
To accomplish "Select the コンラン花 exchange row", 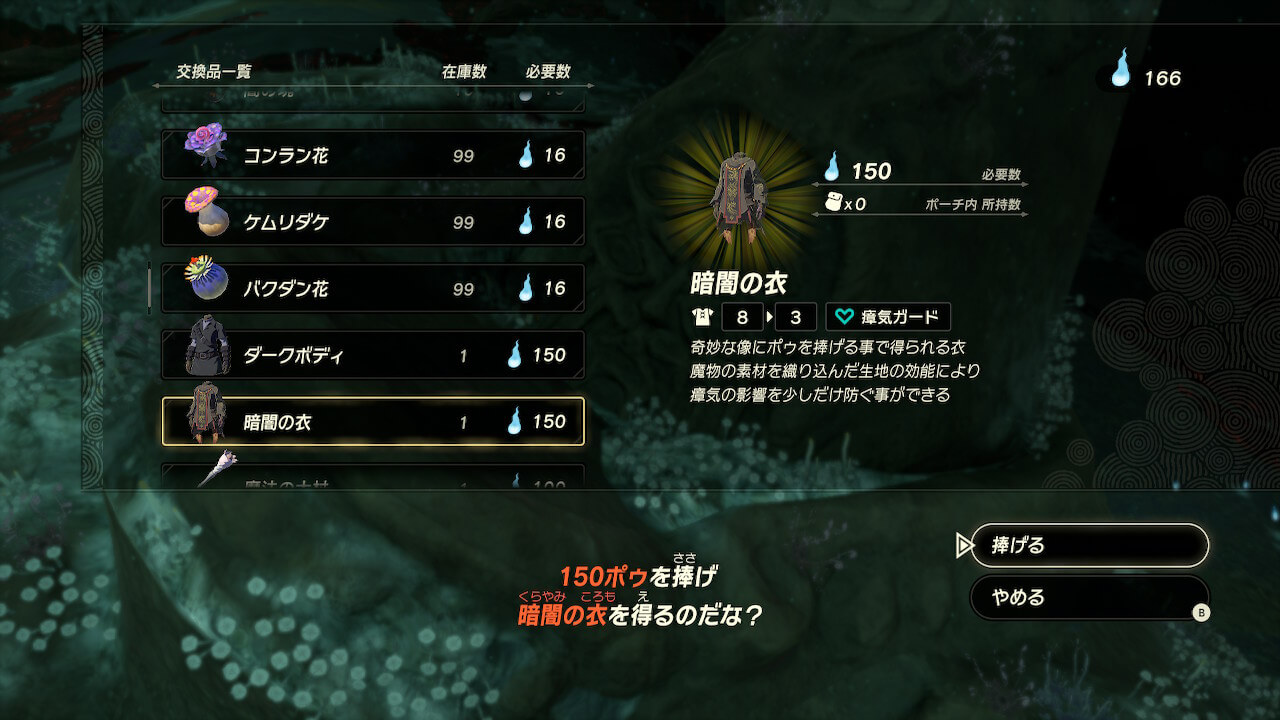I will pos(373,156).
